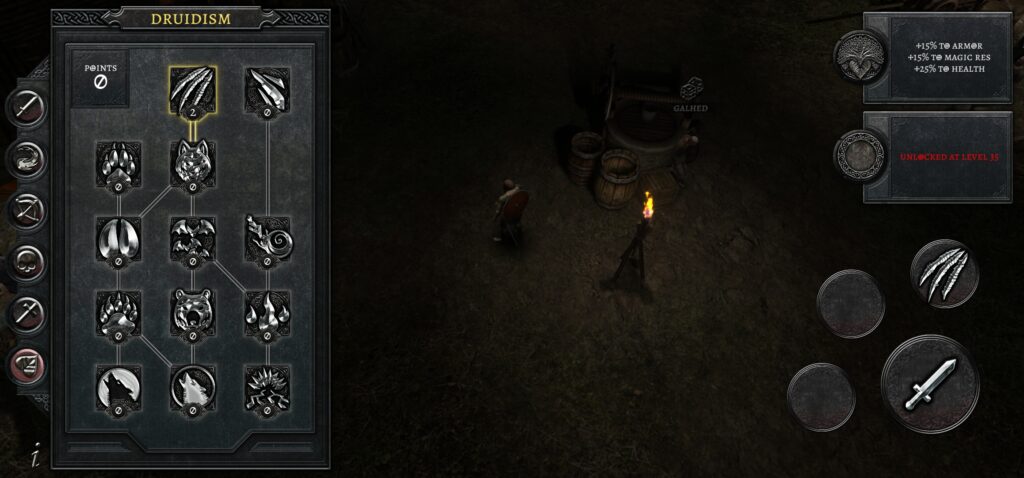The image size is (1024, 478).
Task: Switch to the sword skill tree tab
Action: pos(27,107)
